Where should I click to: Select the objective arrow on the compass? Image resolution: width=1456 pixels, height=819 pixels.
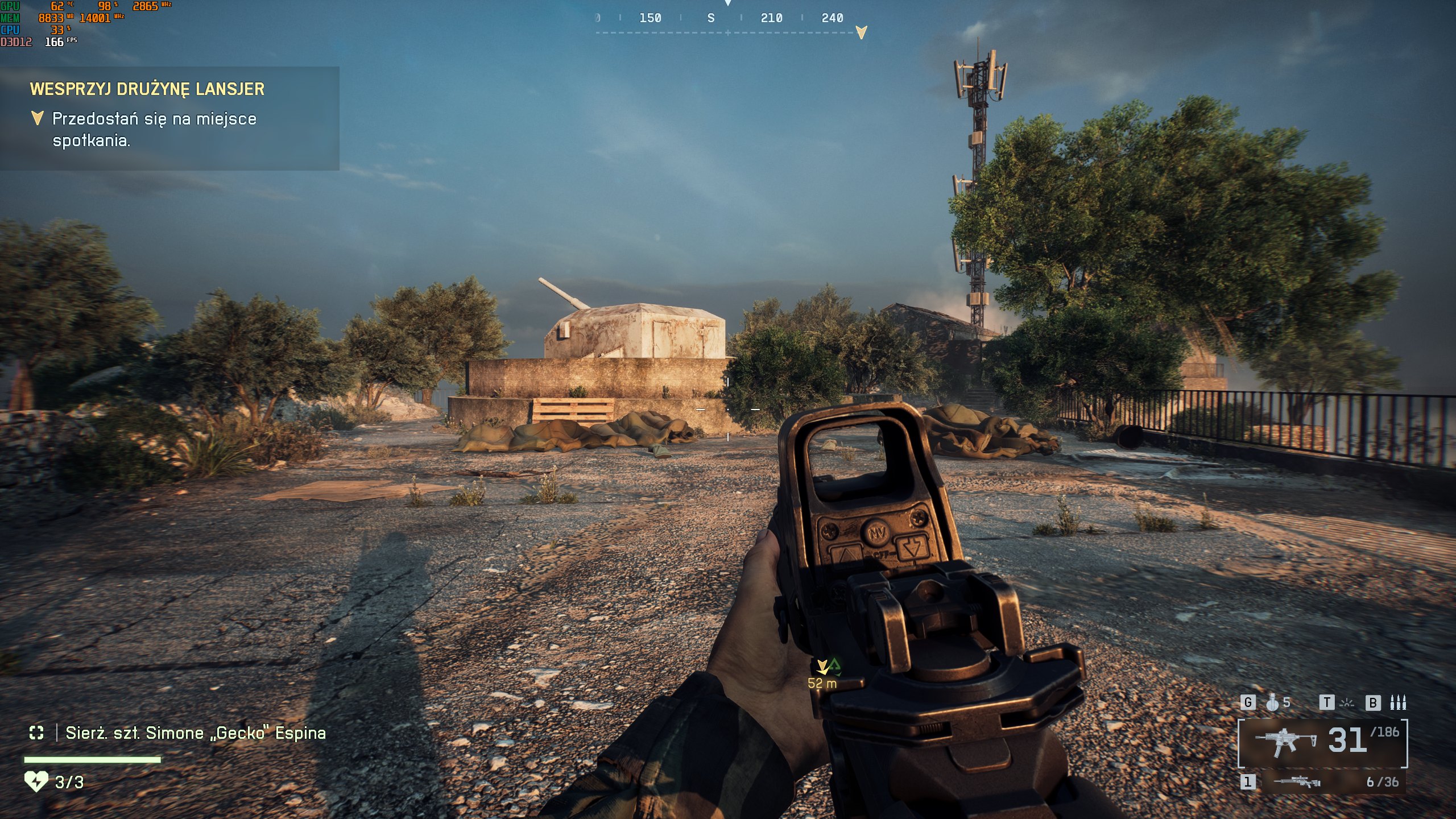(x=861, y=32)
